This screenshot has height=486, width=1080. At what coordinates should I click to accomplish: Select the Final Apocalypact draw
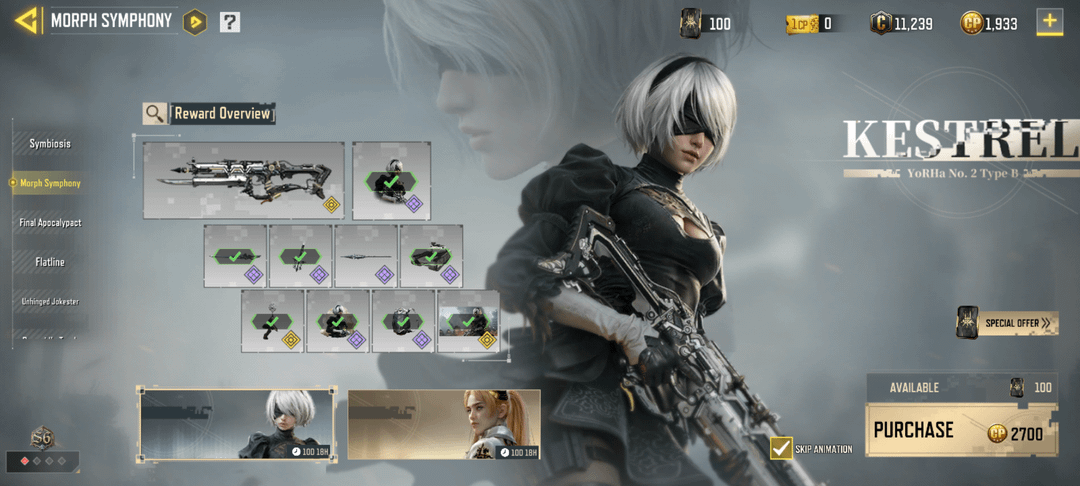click(50, 222)
